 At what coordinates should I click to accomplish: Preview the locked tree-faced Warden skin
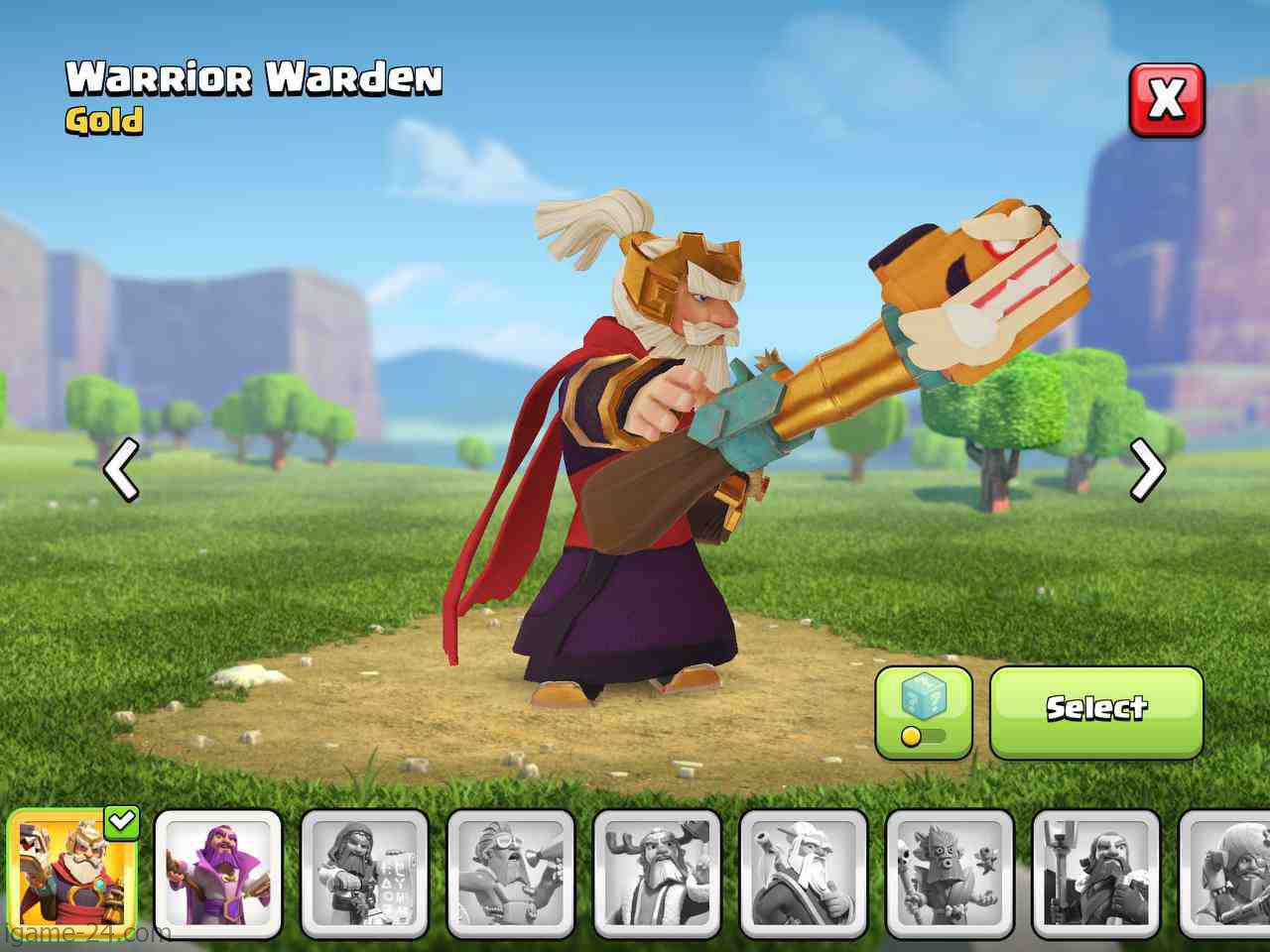point(950,873)
